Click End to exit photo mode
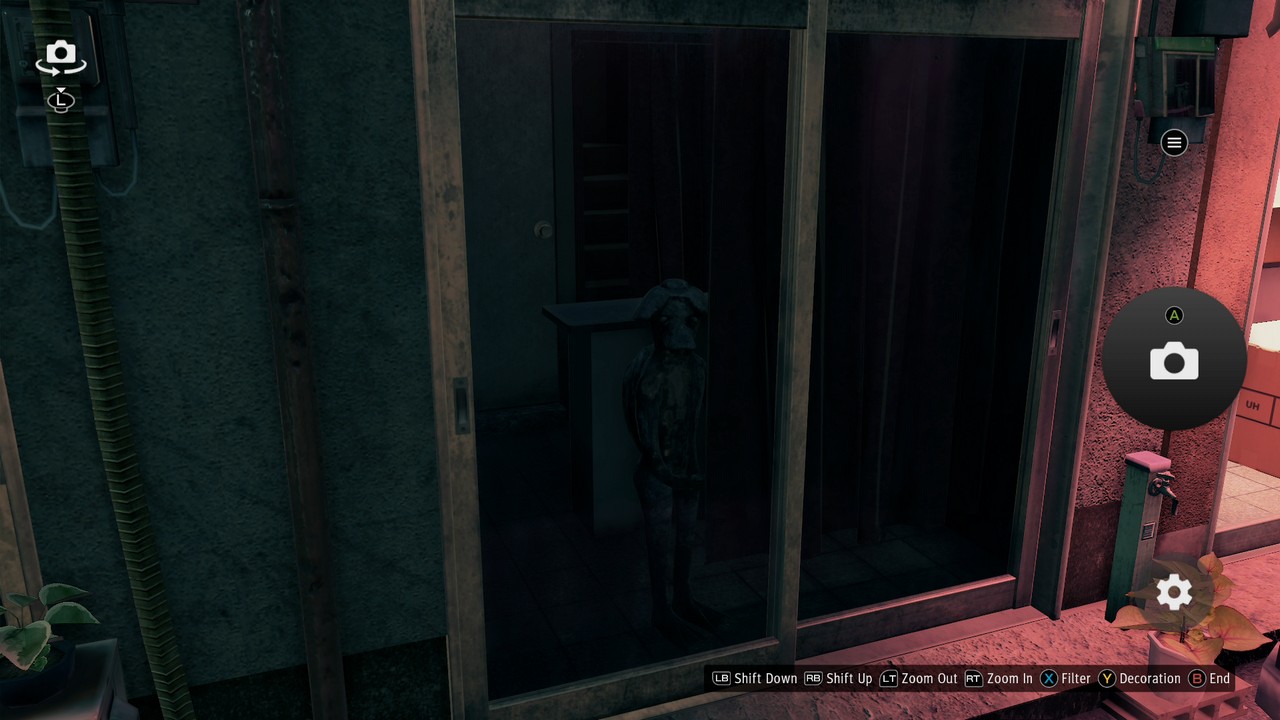This screenshot has height=720, width=1280. 1218,678
